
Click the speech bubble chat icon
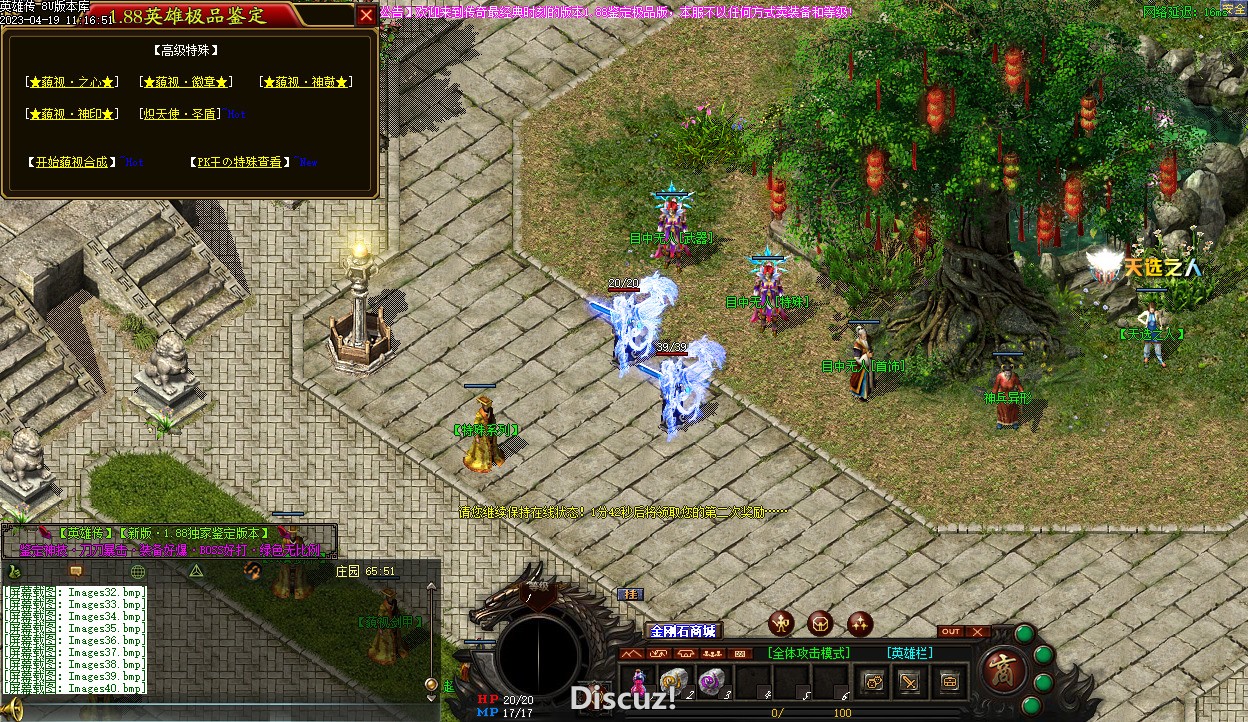75,571
